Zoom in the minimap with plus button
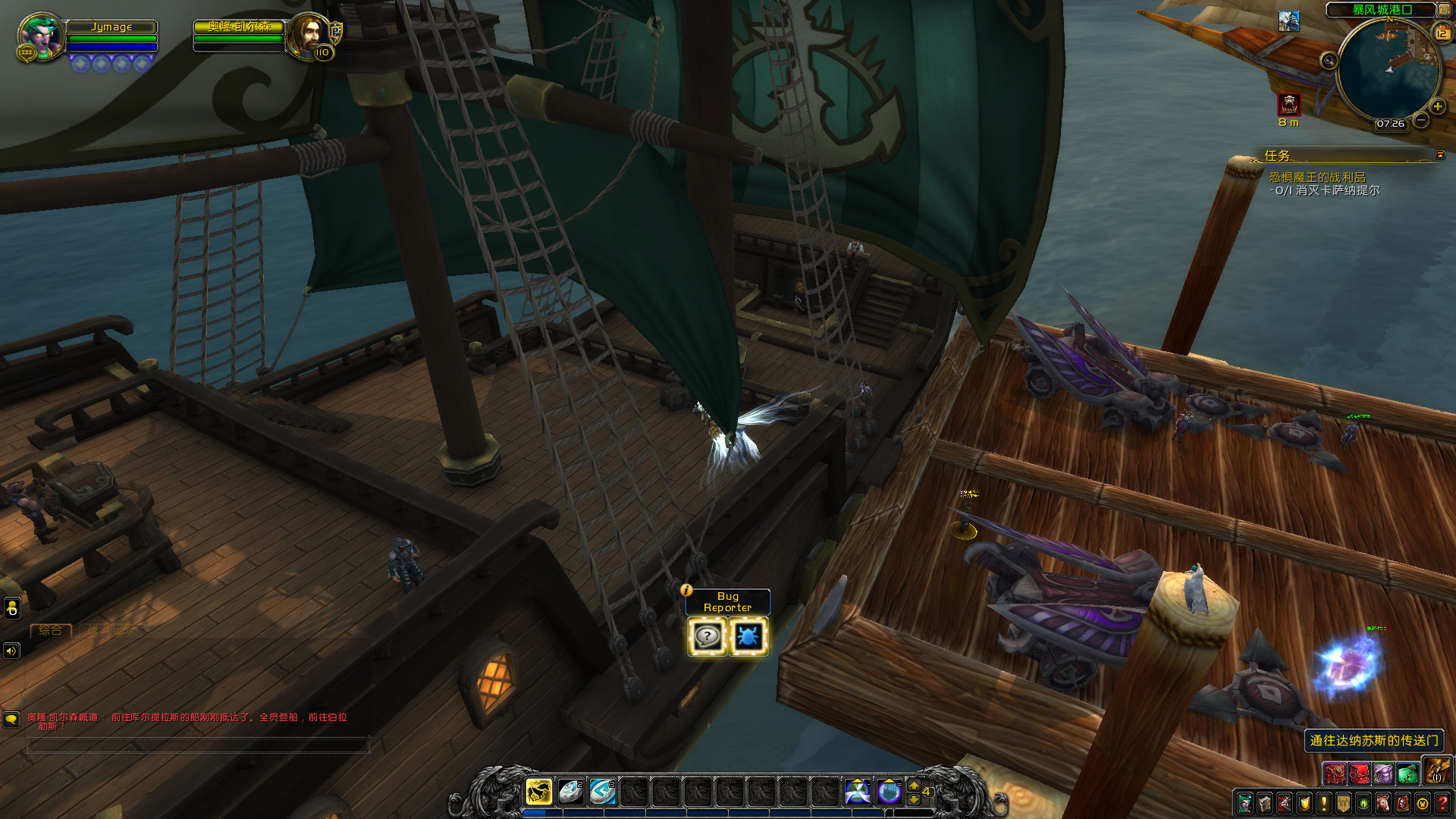 [x=1437, y=107]
